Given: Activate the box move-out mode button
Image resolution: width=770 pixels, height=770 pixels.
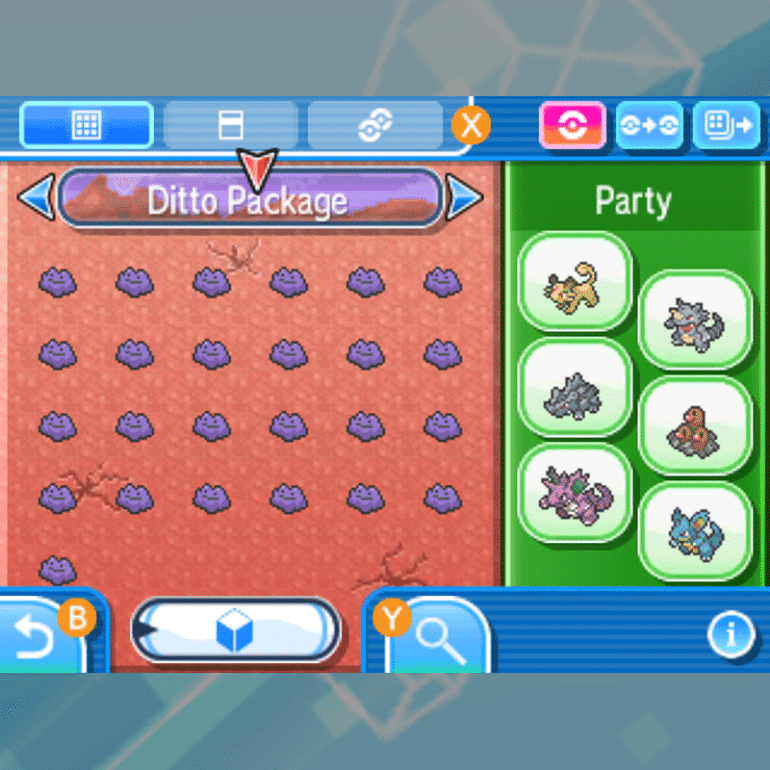Looking at the screenshot, I should [x=725, y=126].
